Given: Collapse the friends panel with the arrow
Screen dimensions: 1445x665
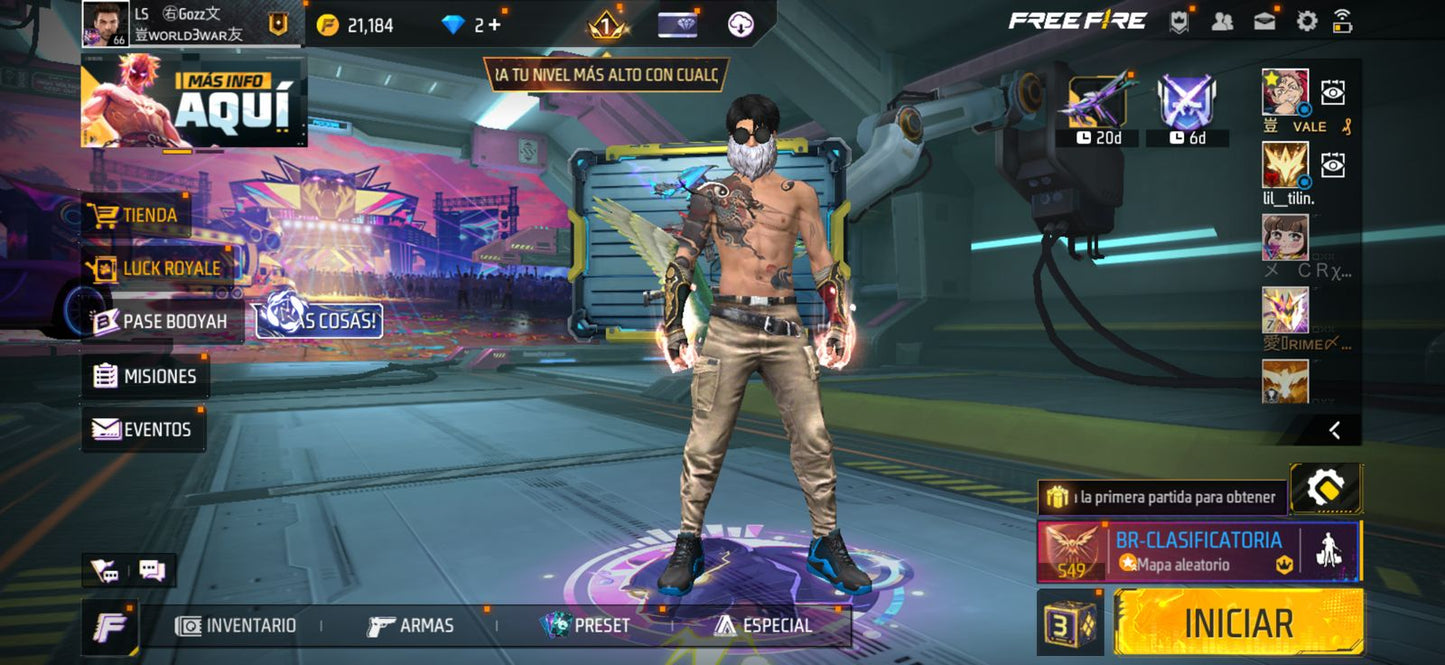Looking at the screenshot, I should (1334, 430).
